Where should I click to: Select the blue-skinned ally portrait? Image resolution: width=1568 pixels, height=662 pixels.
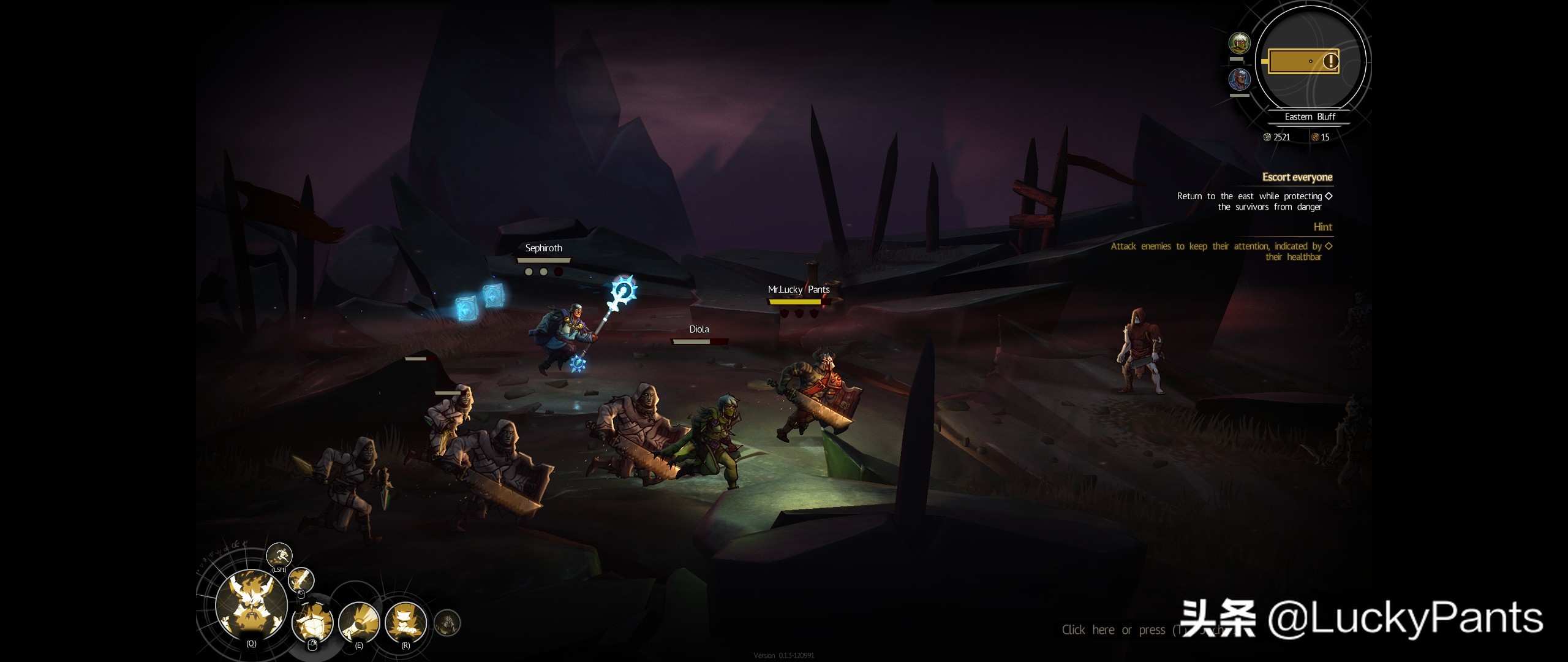1240,80
